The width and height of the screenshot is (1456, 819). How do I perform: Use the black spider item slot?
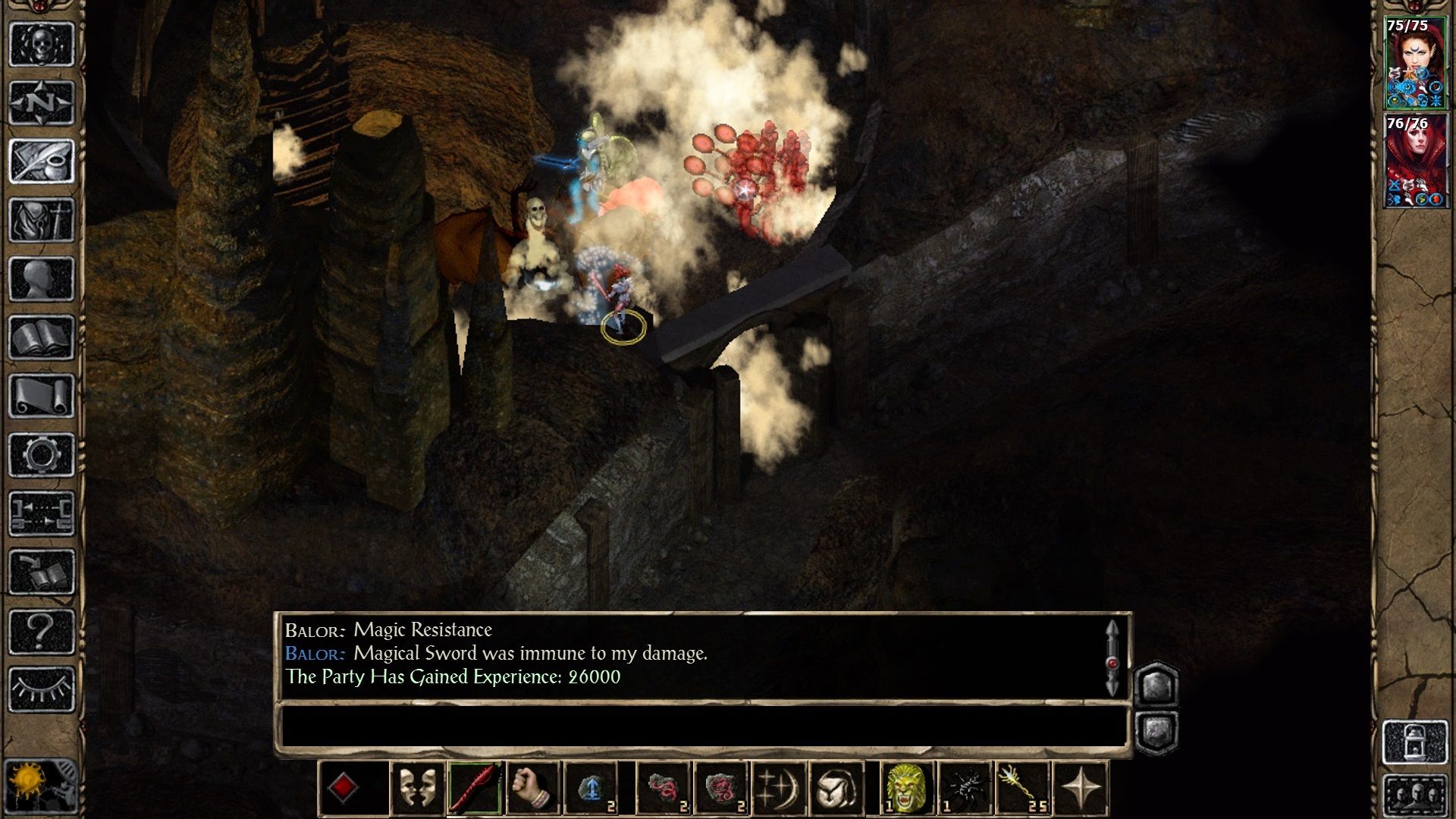[x=964, y=789]
